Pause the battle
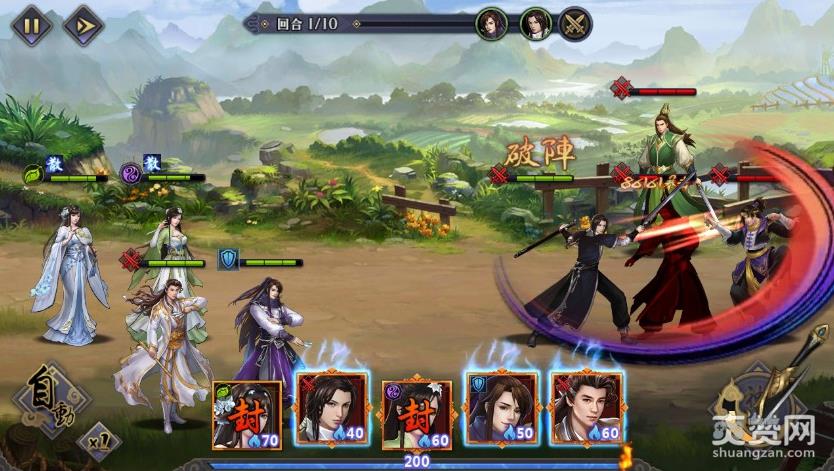The height and width of the screenshot is (471, 834). coord(32,24)
